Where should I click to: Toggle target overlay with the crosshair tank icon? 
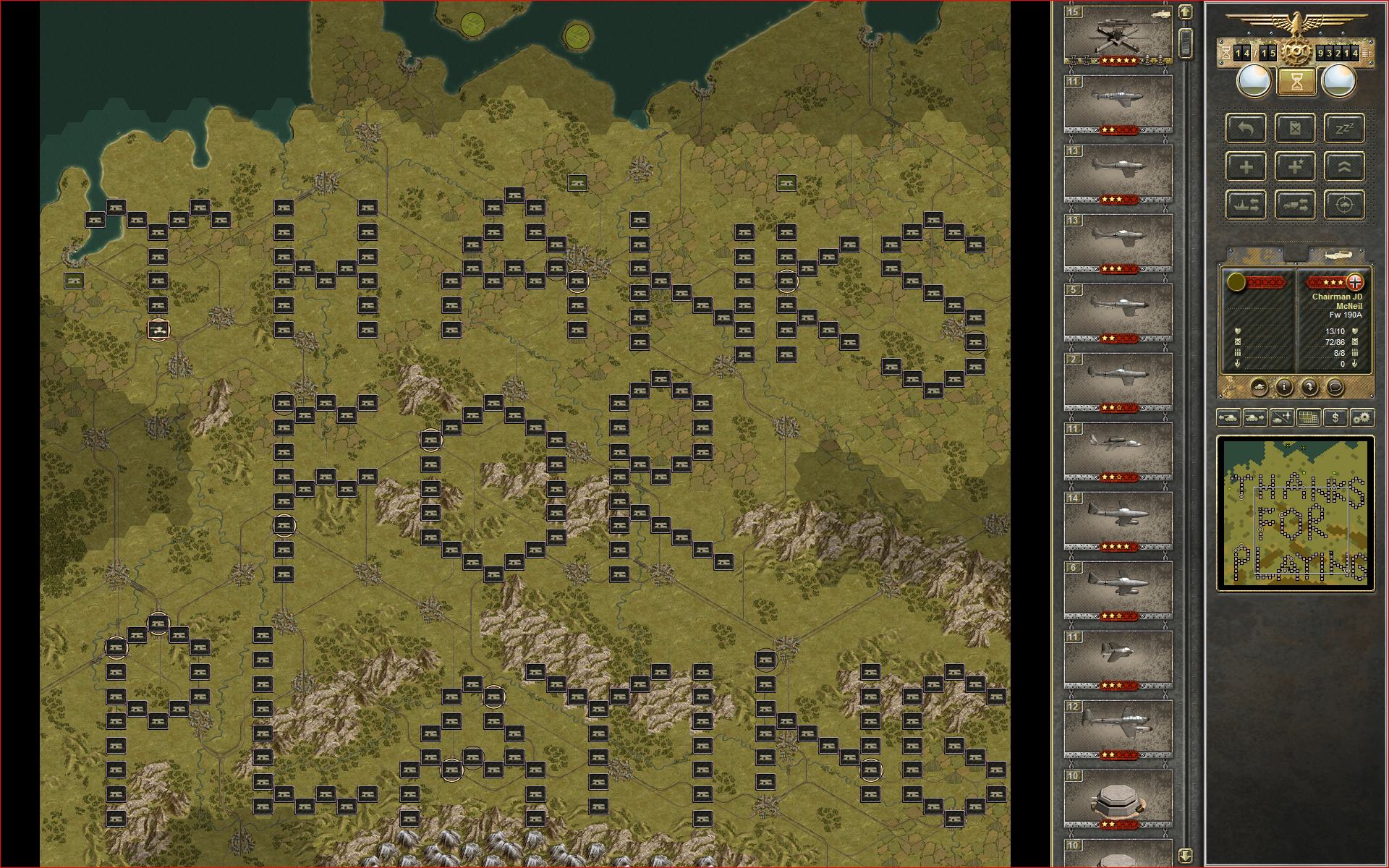[x=1343, y=205]
